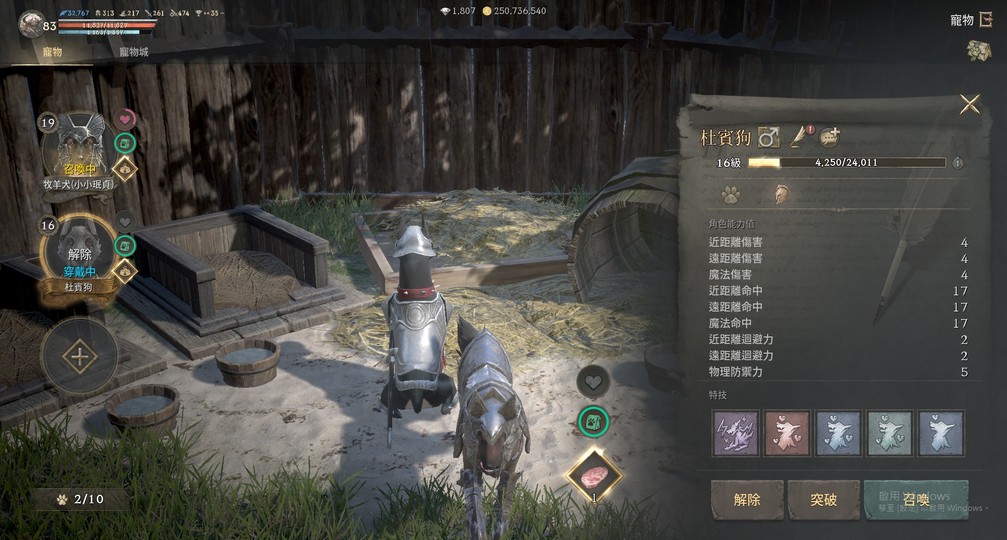Screen dimensions: 1007x540
Task: Click the quill rename icon beside 杜賓狗
Action: click(x=799, y=136)
